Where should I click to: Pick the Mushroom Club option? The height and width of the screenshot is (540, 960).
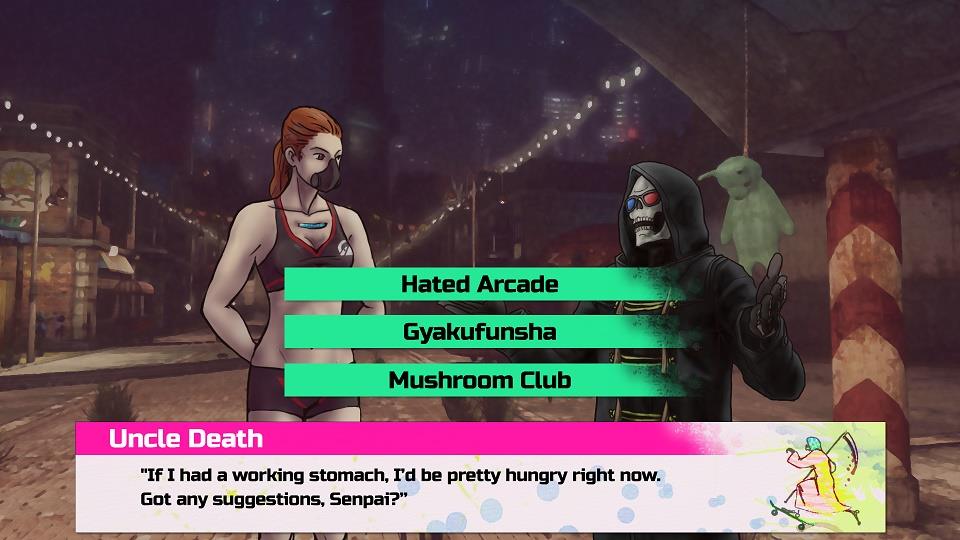pyautogui.click(x=479, y=380)
